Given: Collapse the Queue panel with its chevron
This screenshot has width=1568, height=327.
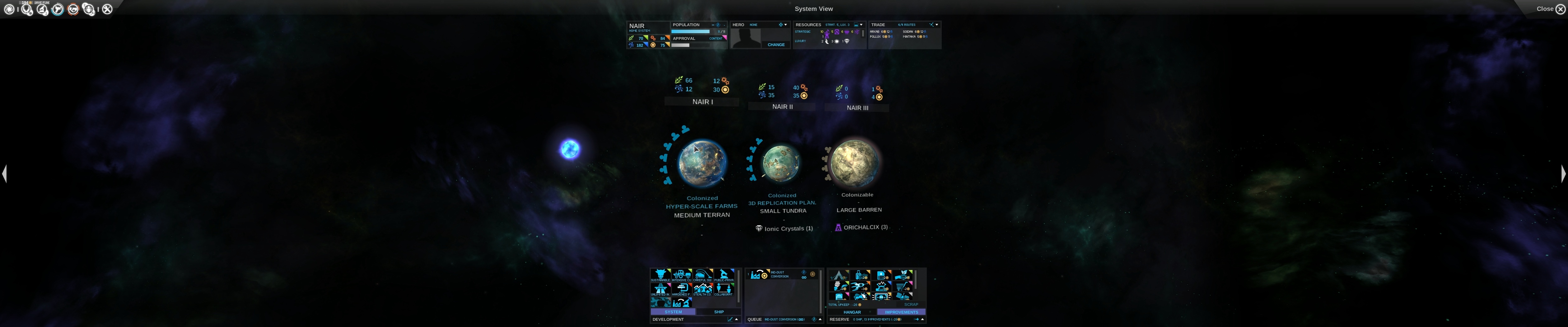Looking at the screenshot, I should click(x=820, y=319).
